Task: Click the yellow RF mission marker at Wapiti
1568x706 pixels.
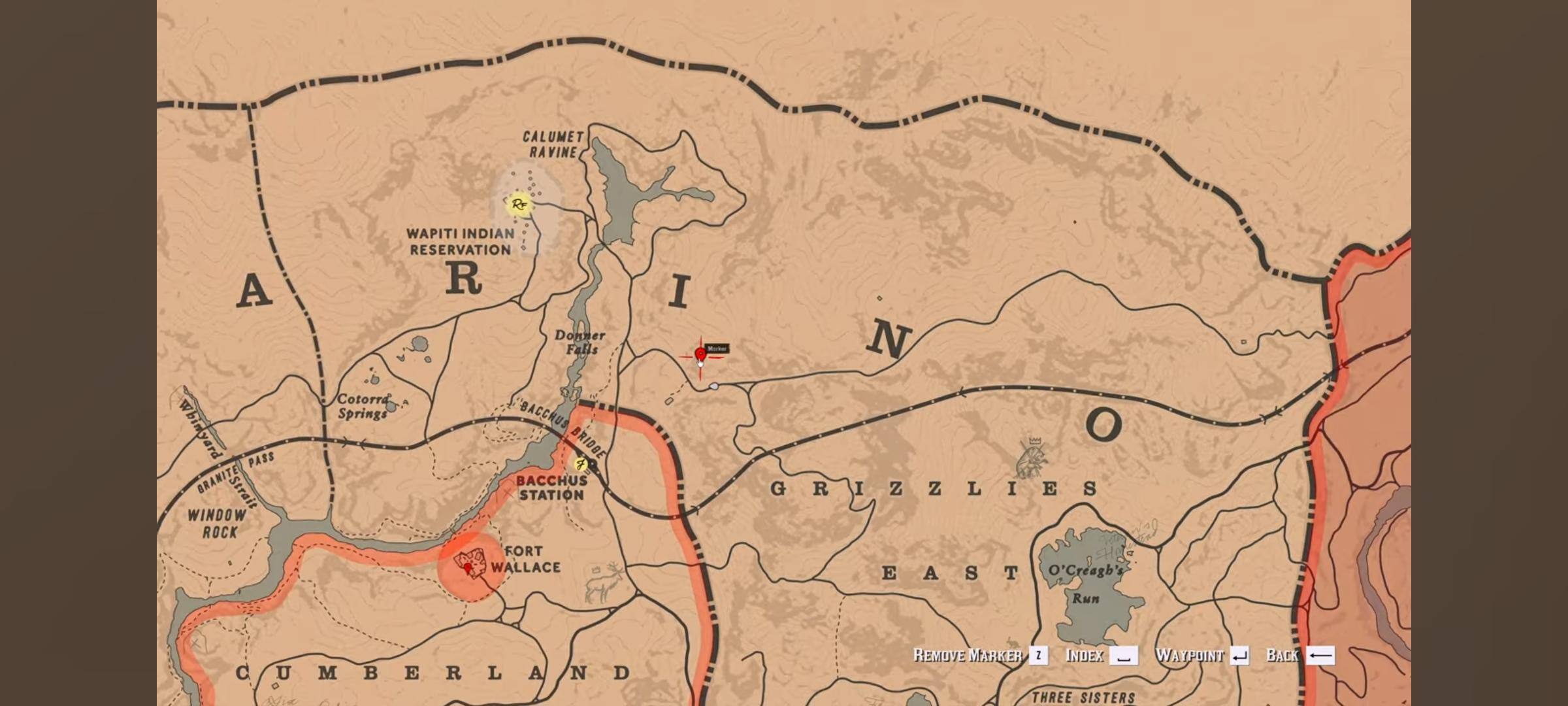Action: (x=519, y=205)
